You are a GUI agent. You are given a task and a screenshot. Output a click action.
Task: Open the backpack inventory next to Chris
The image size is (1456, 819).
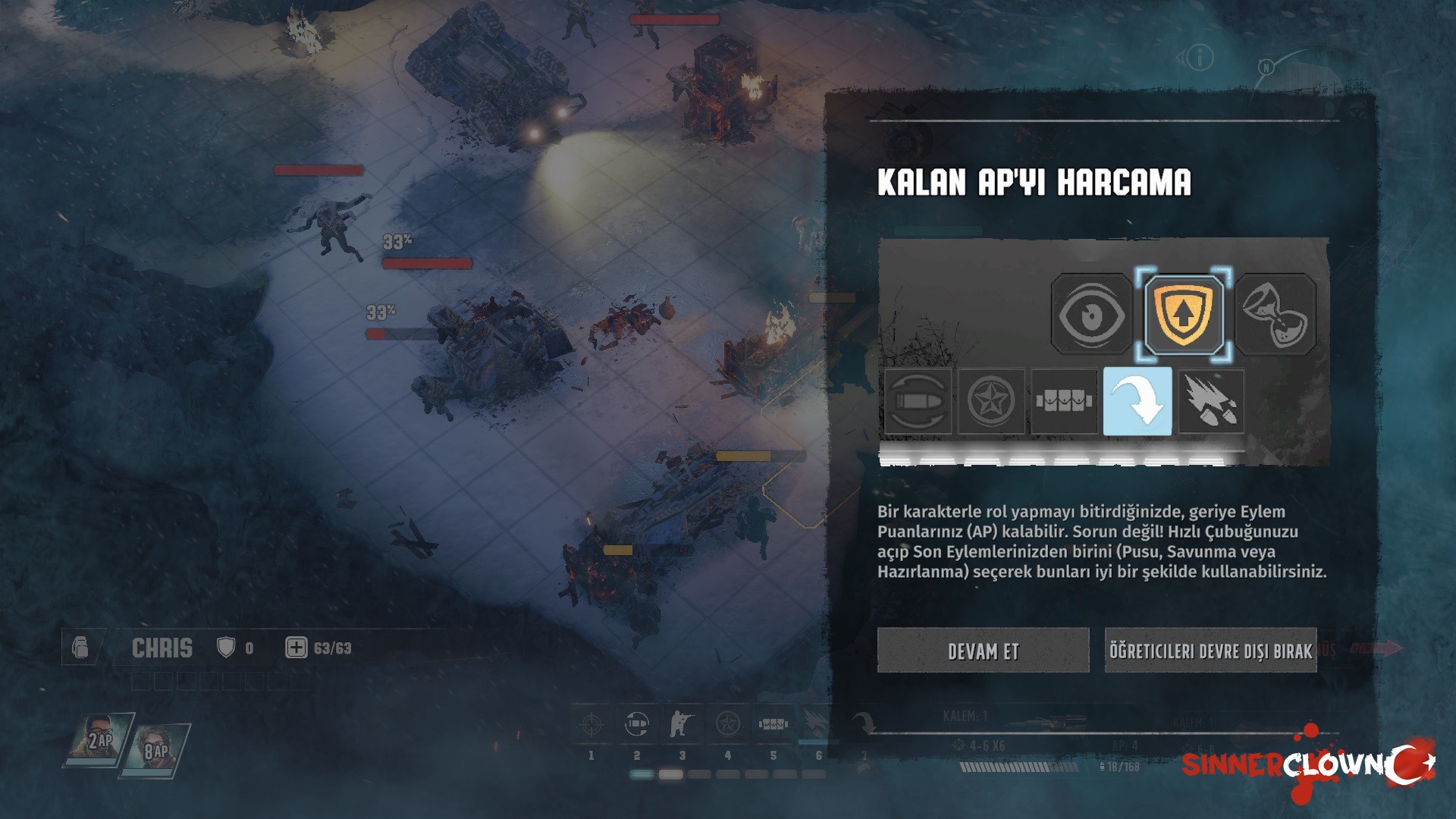point(80,648)
